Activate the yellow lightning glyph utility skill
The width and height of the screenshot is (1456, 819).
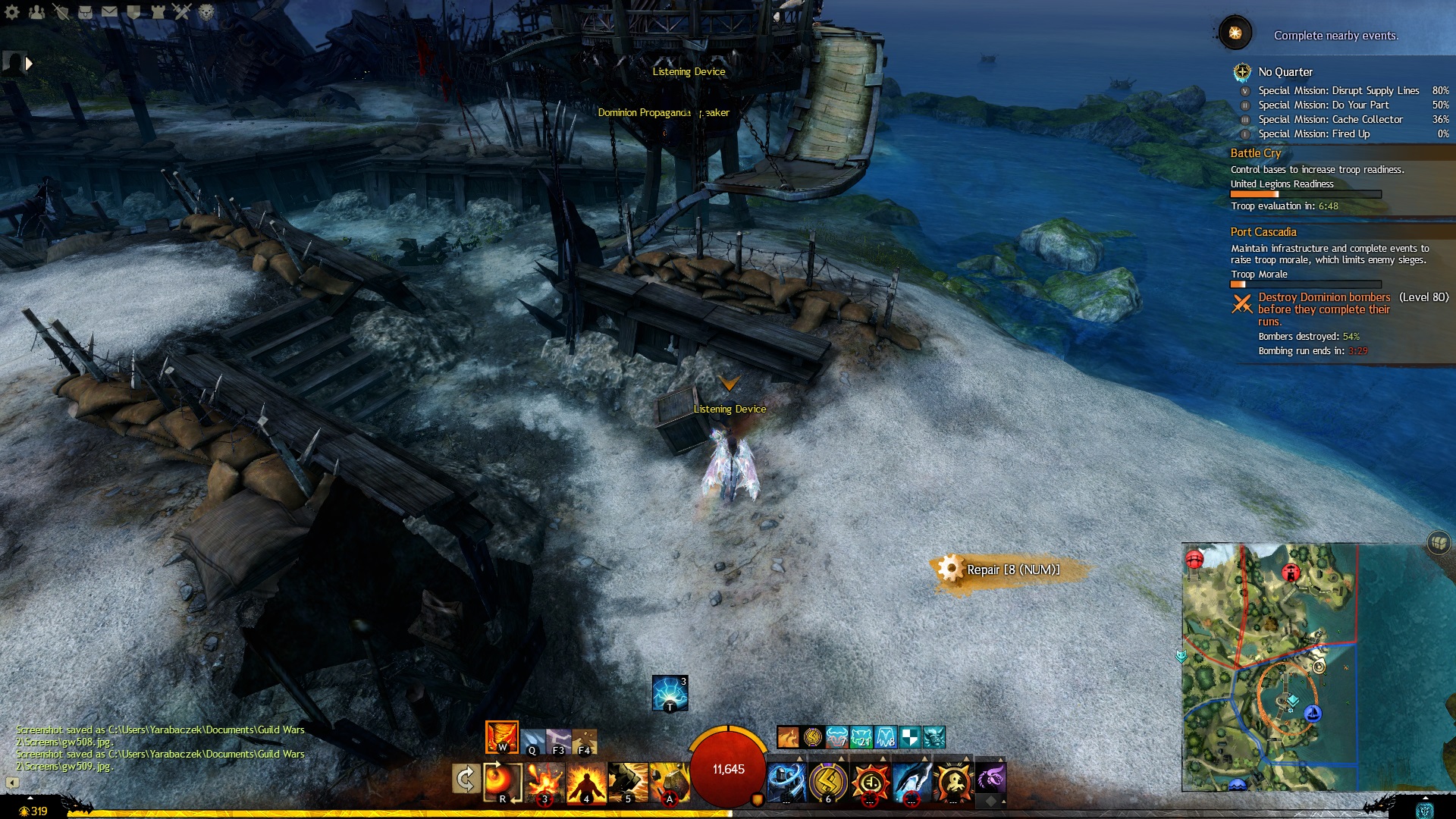828,782
